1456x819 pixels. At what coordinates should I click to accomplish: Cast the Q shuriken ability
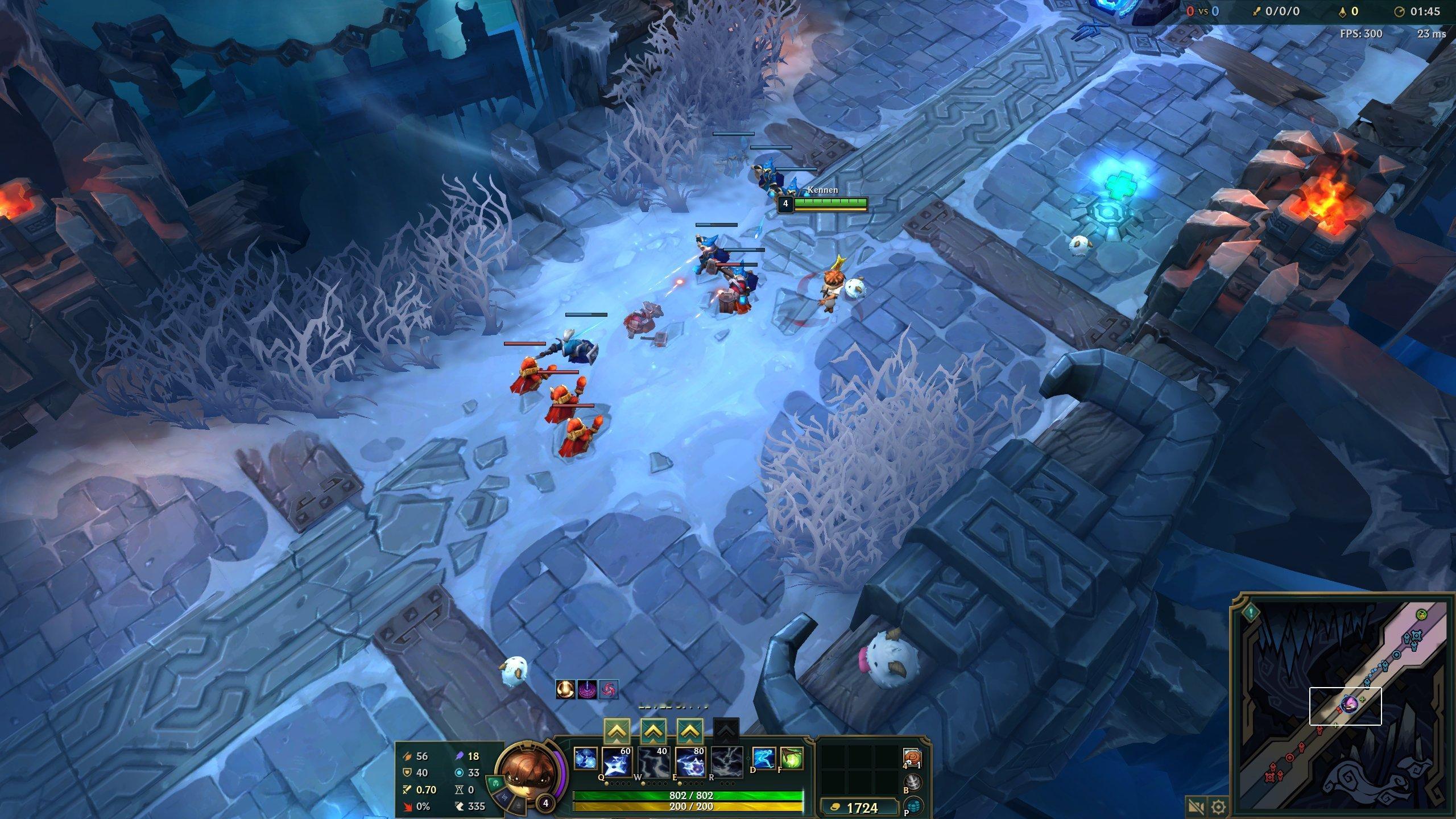click(x=617, y=762)
